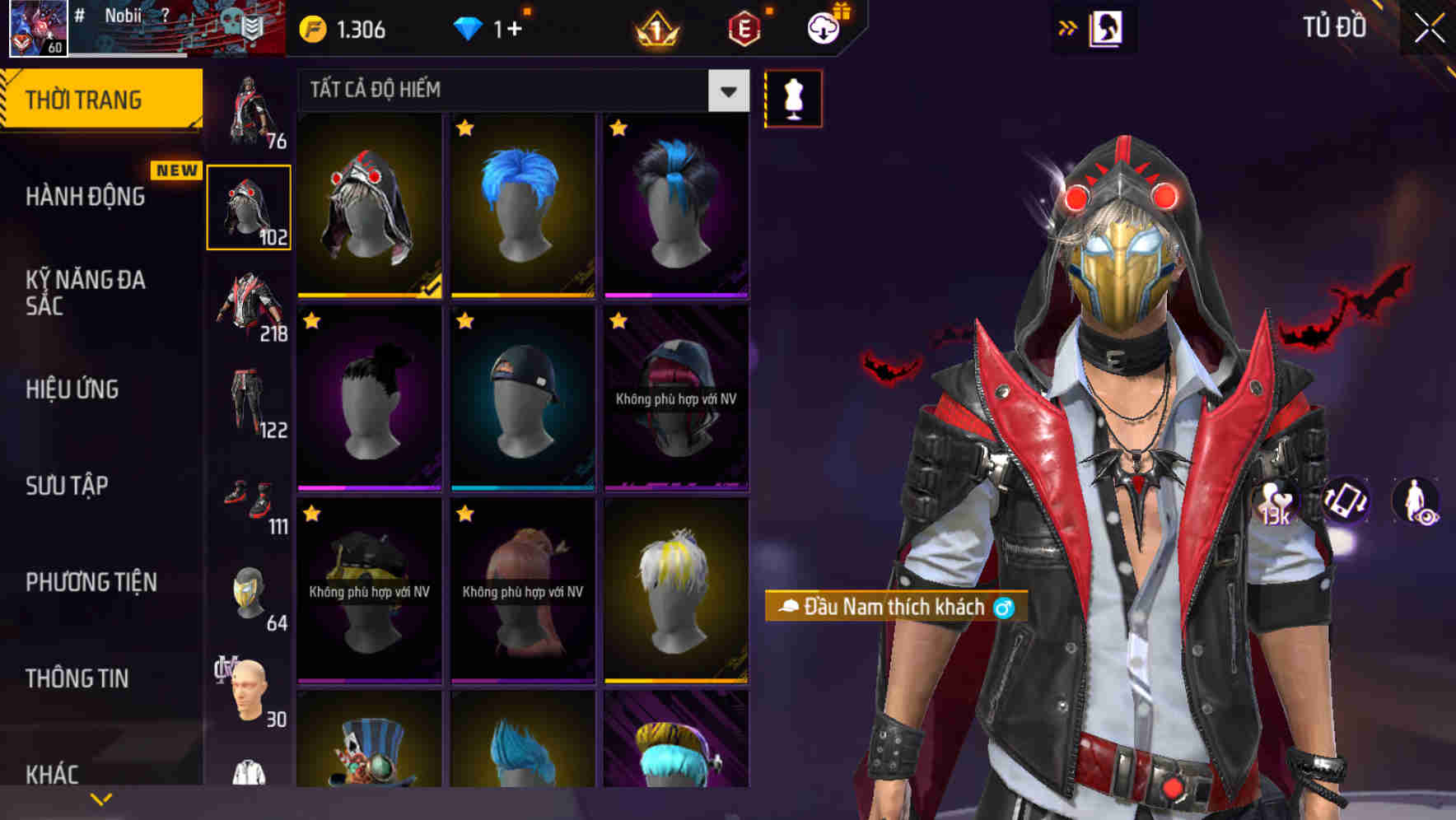Open the rank crown icon in top bar

coord(655,30)
